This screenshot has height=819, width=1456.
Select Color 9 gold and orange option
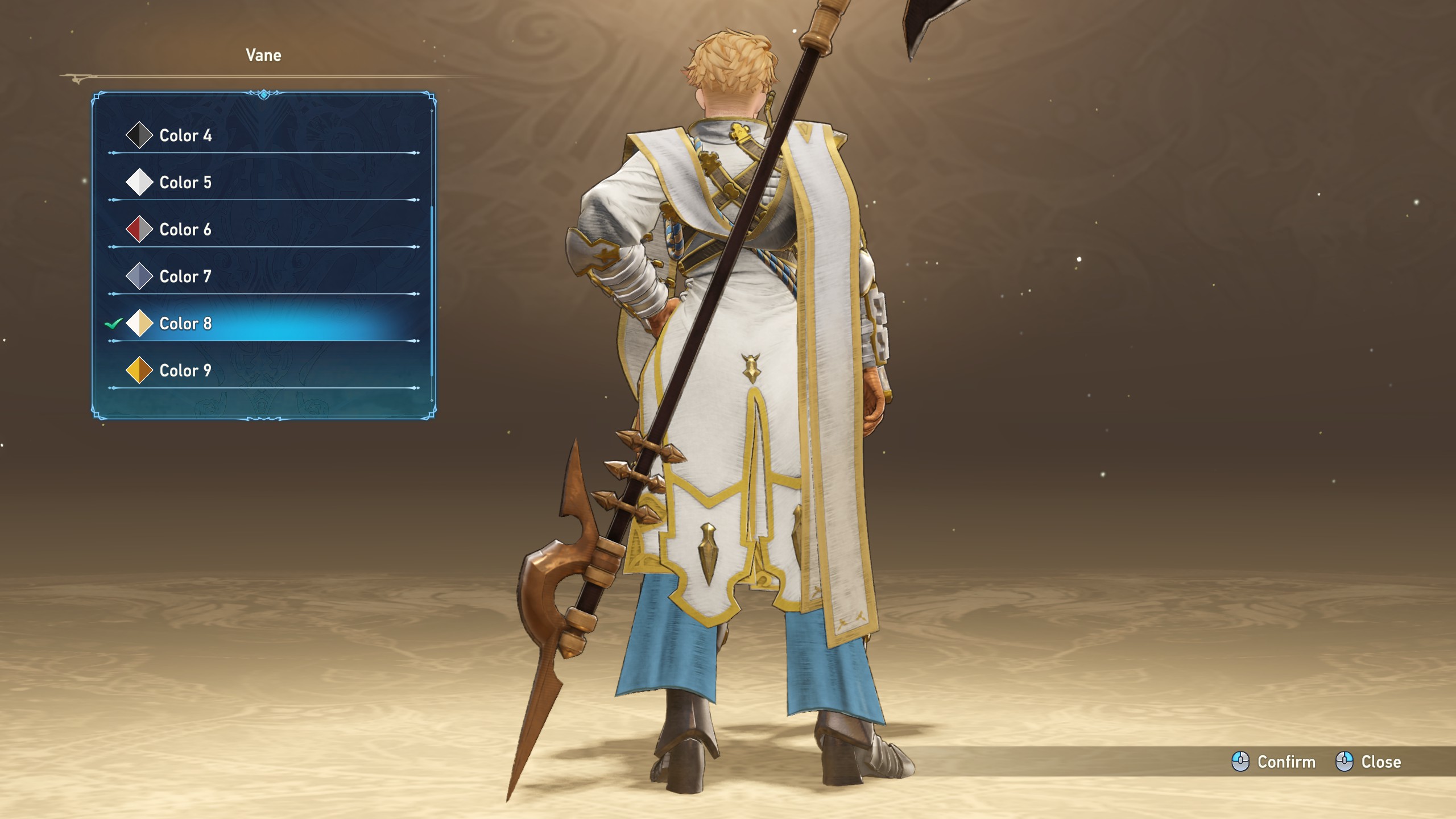pos(185,371)
